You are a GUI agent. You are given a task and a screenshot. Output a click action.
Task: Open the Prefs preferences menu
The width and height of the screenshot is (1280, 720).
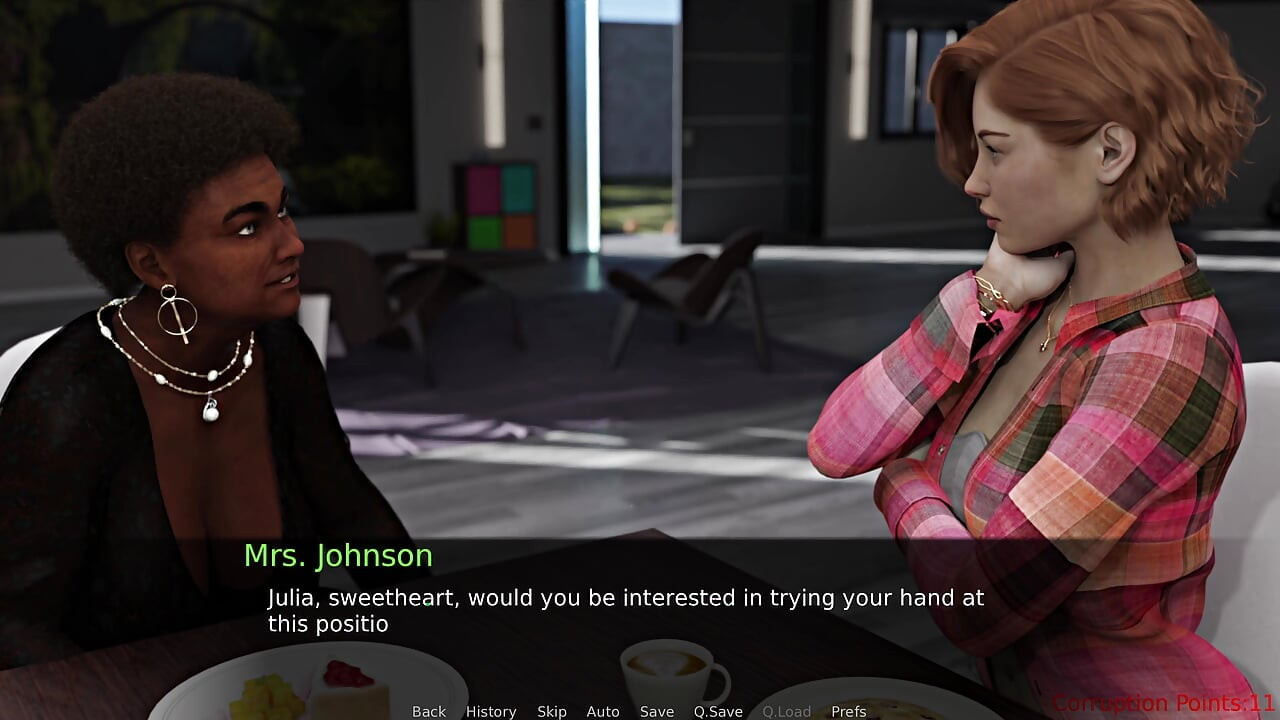coord(849,711)
